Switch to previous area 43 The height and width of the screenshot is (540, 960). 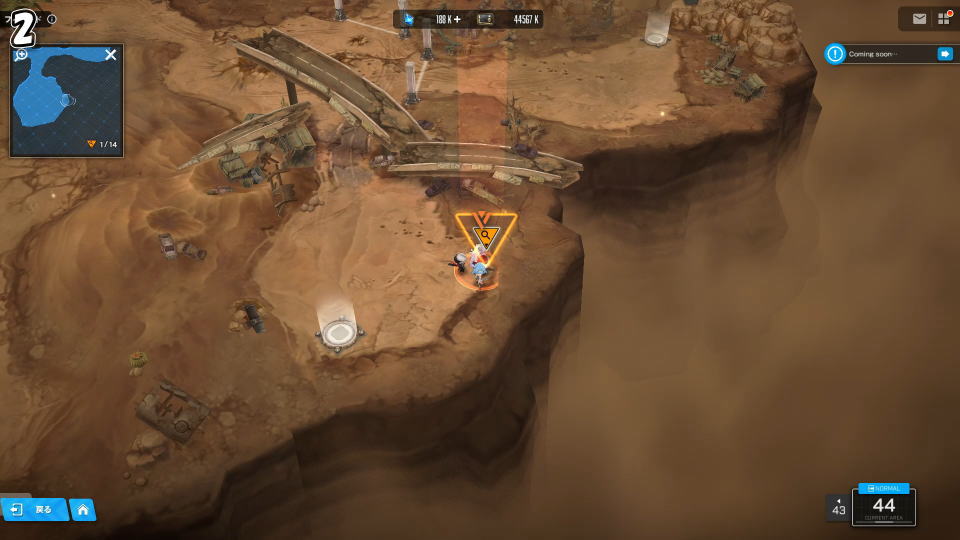[838, 508]
